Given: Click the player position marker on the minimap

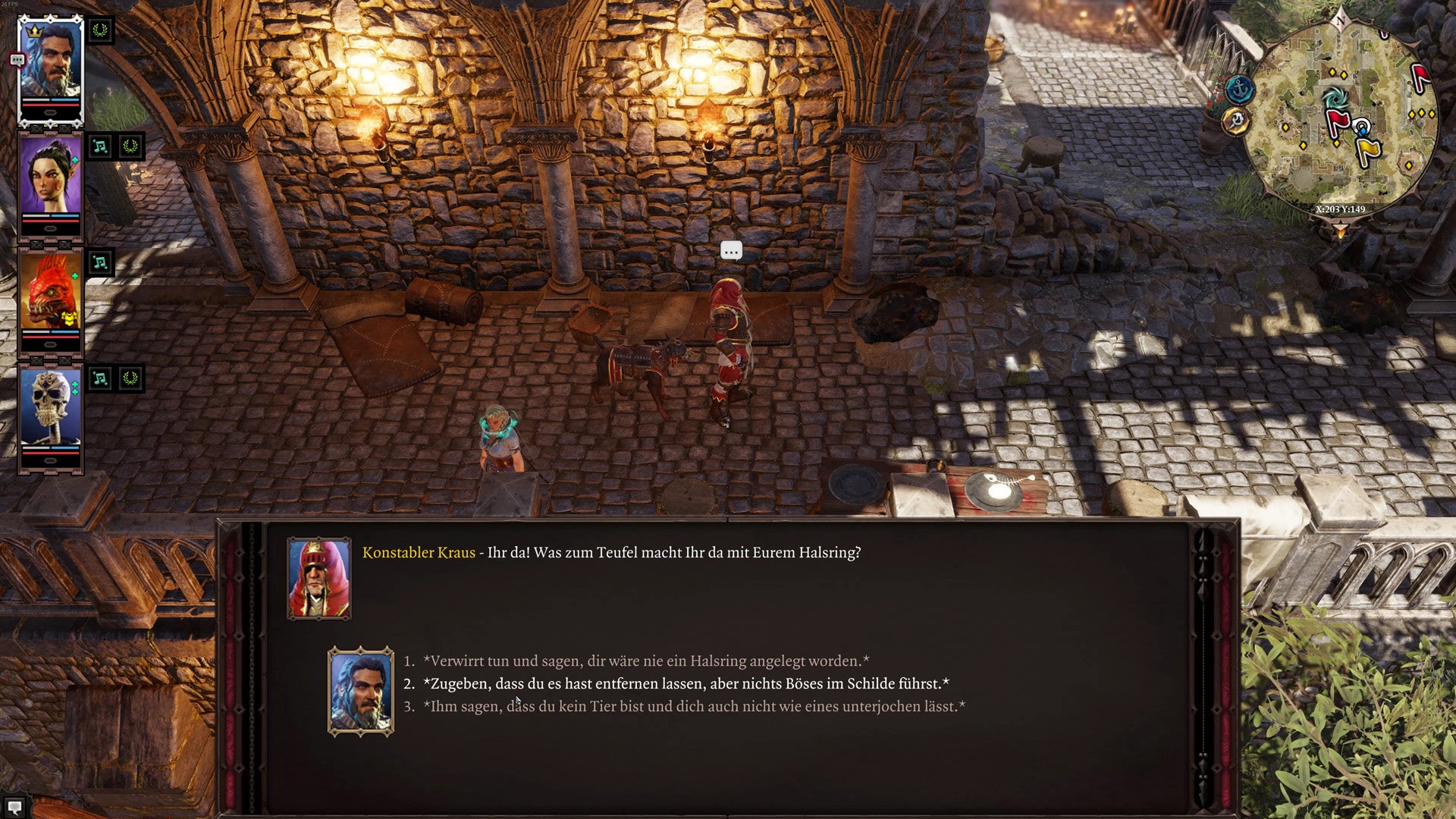Looking at the screenshot, I should tap(1362, 126).
